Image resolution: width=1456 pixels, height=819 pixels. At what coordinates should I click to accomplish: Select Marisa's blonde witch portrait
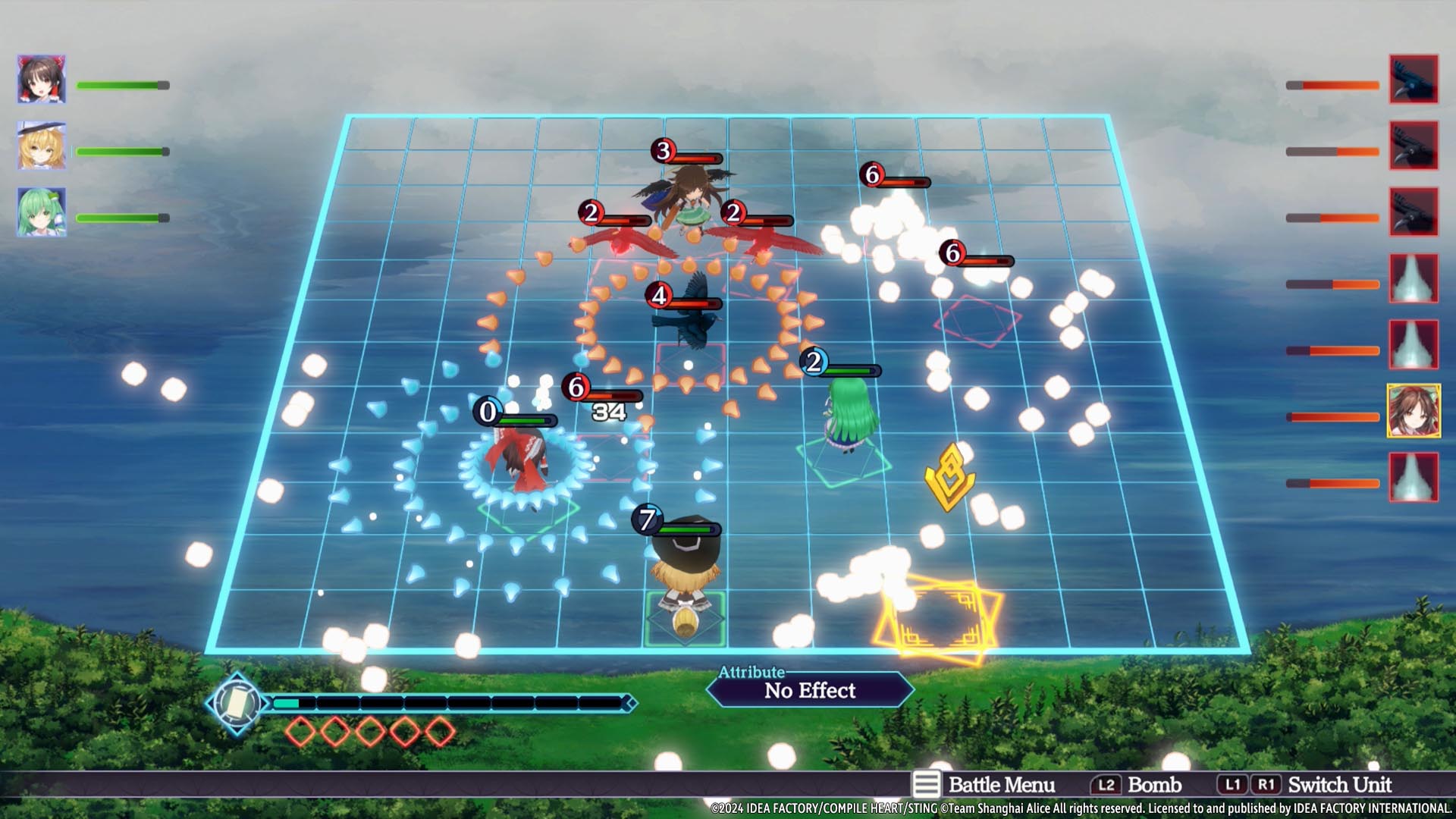[42, 146]
